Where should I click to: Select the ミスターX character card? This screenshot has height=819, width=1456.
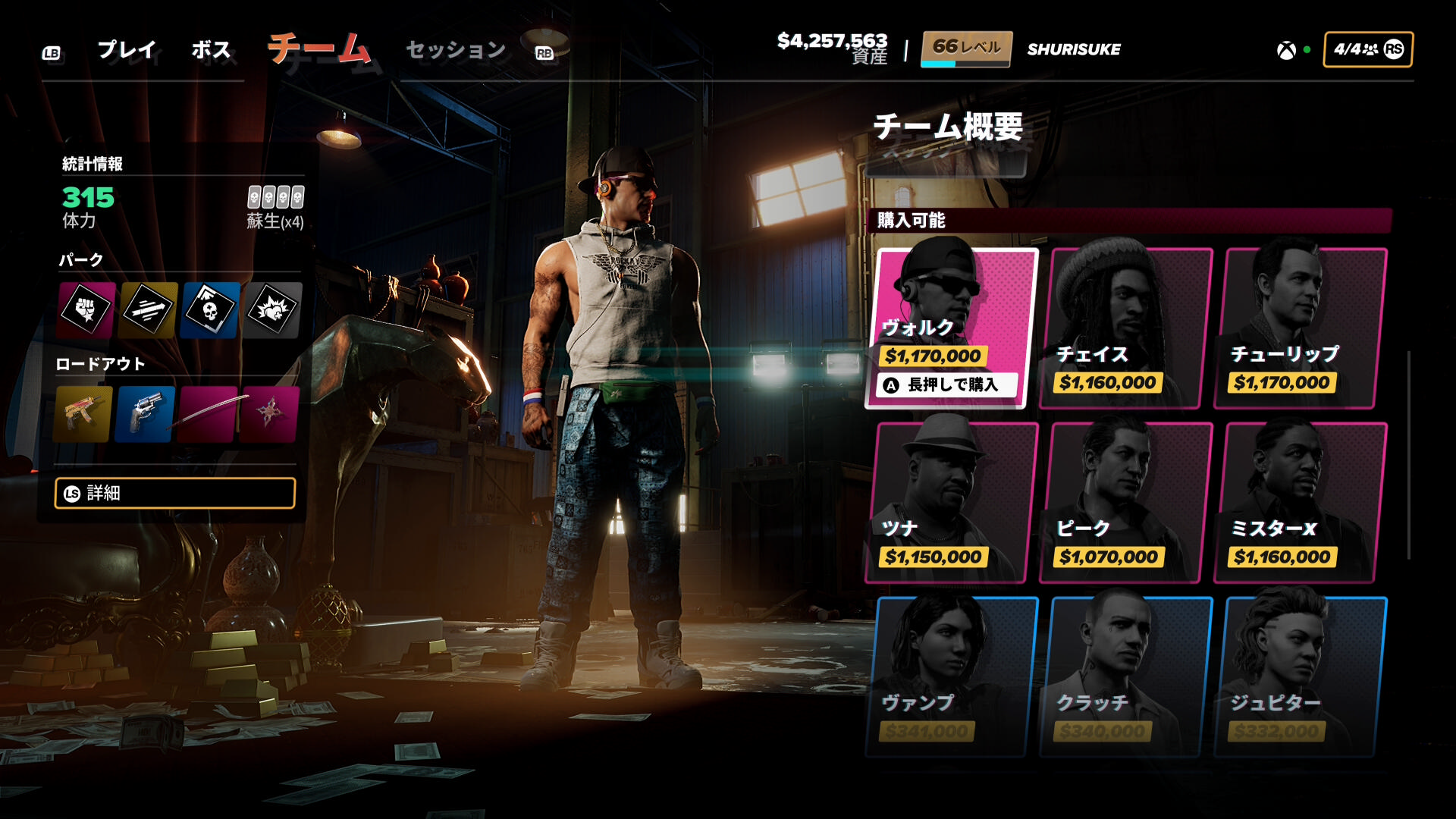click(x=1301, y=502)
